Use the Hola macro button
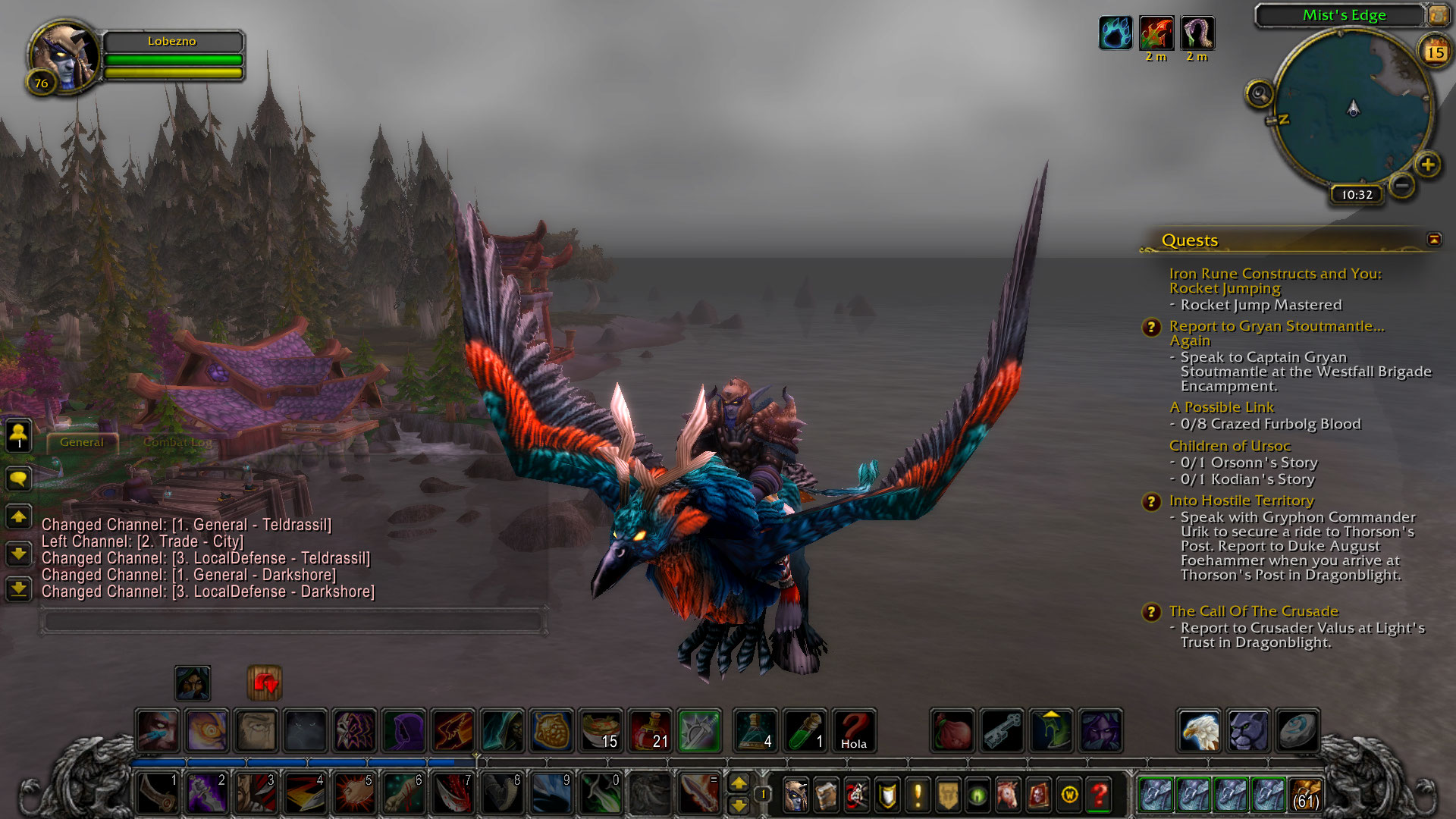Screen dimensions: 1456x819 tap(853, 731)
